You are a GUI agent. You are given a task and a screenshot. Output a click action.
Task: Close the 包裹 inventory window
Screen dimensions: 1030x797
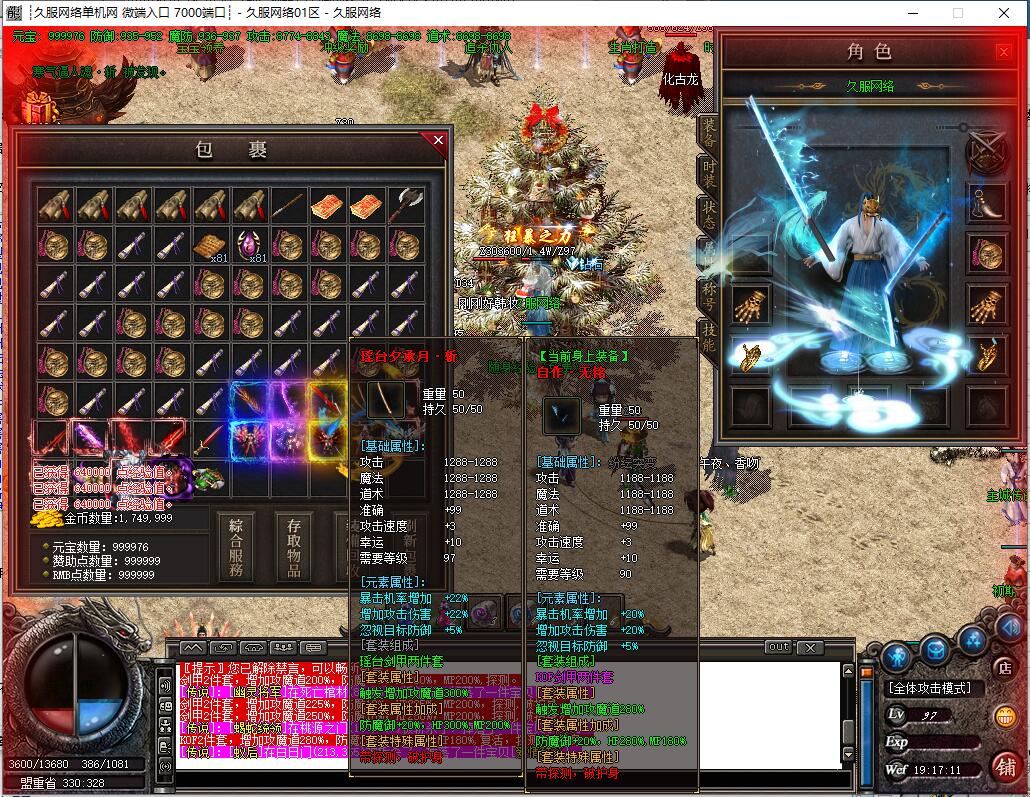[437, 141]
